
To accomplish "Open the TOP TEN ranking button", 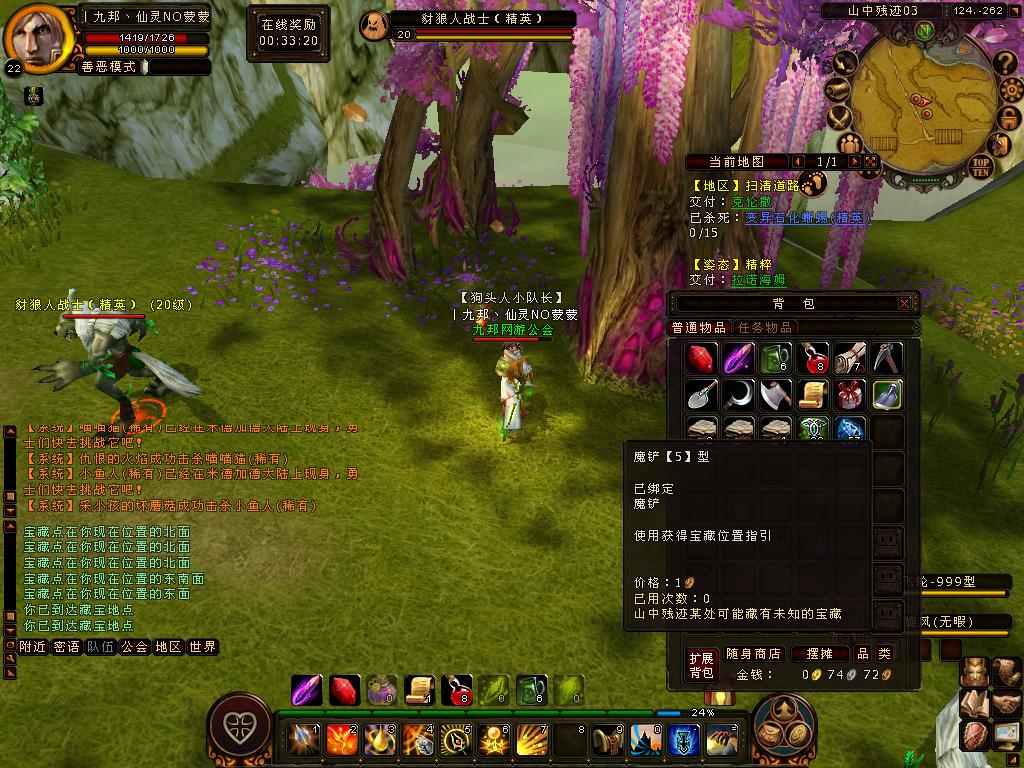I will (x=980, y=165).
